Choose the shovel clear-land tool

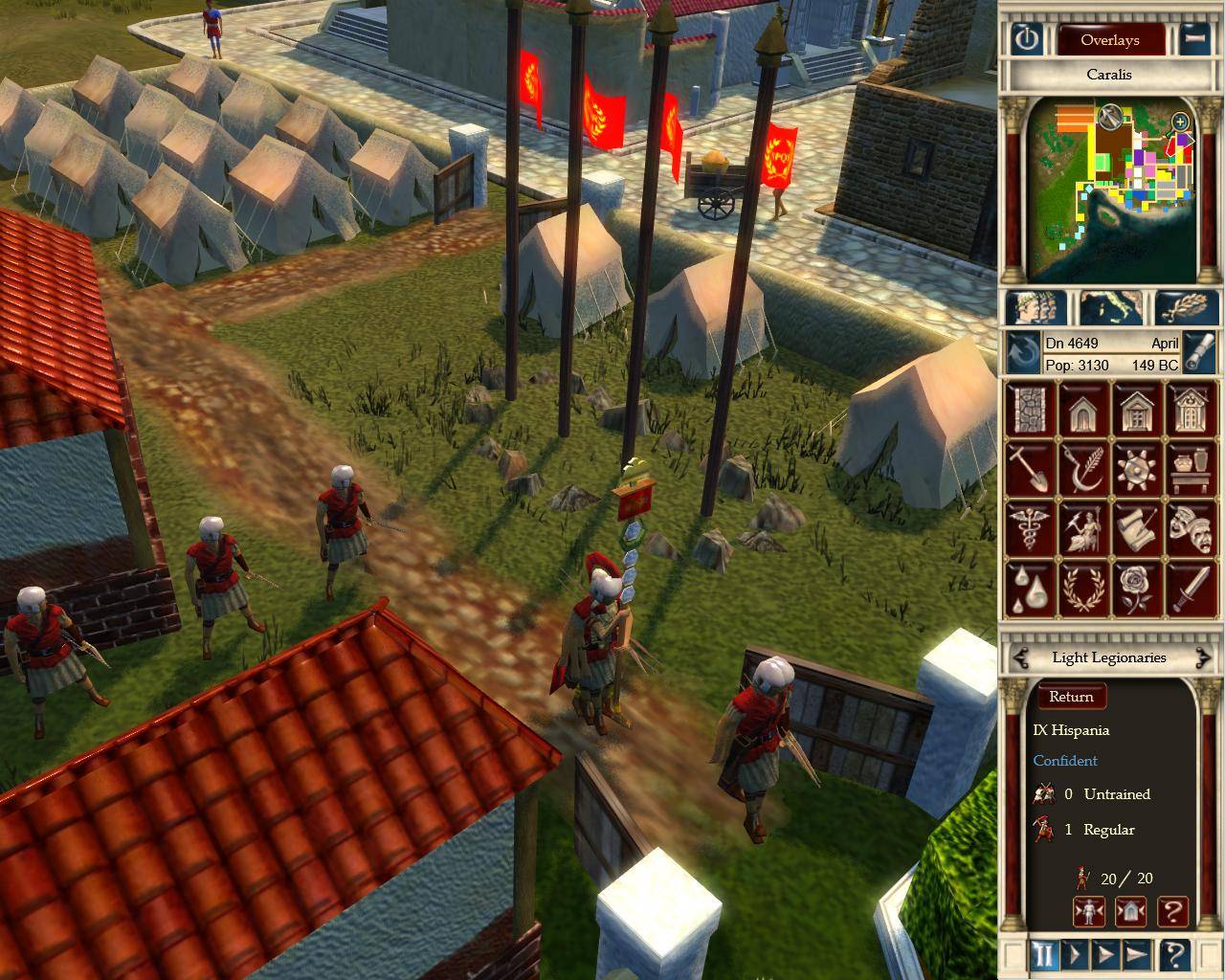coord(1030,469)
